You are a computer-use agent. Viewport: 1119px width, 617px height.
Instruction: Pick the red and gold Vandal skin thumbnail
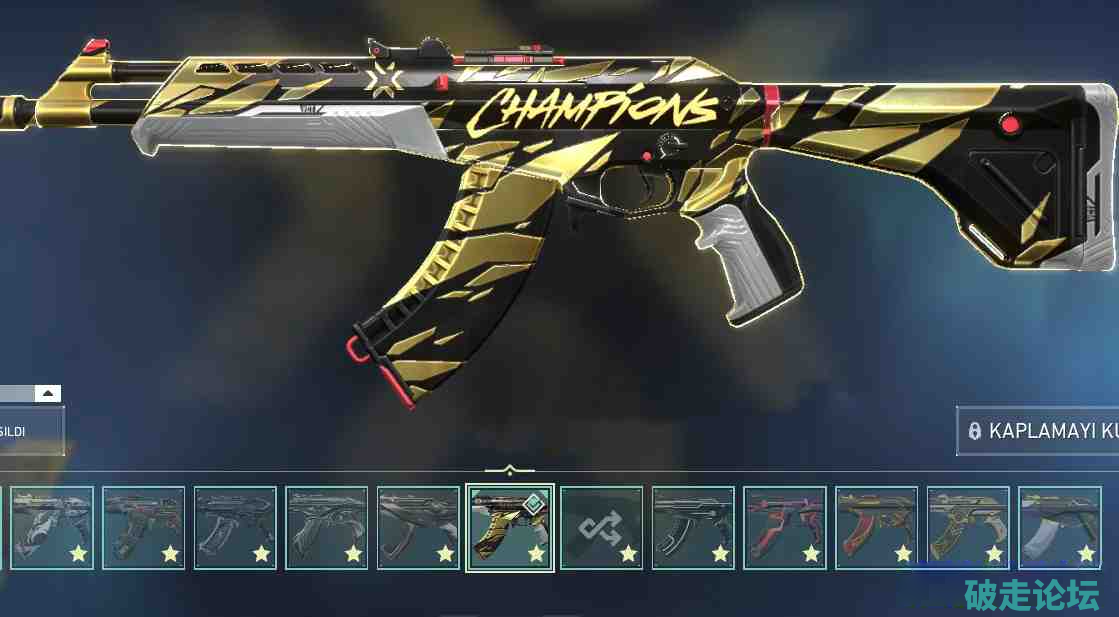[876, 528]
